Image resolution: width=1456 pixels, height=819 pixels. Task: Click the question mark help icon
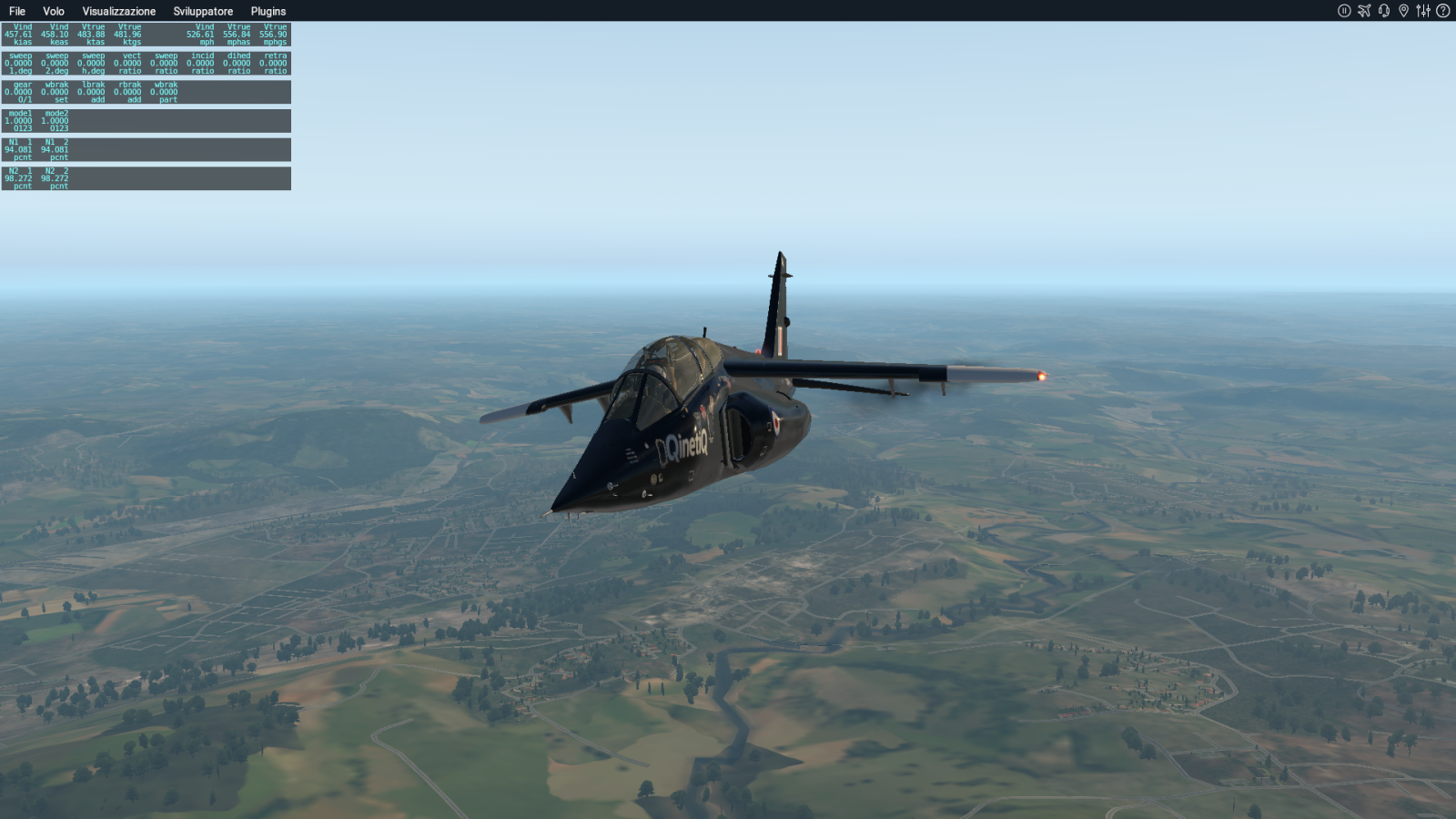(1442, 11)
